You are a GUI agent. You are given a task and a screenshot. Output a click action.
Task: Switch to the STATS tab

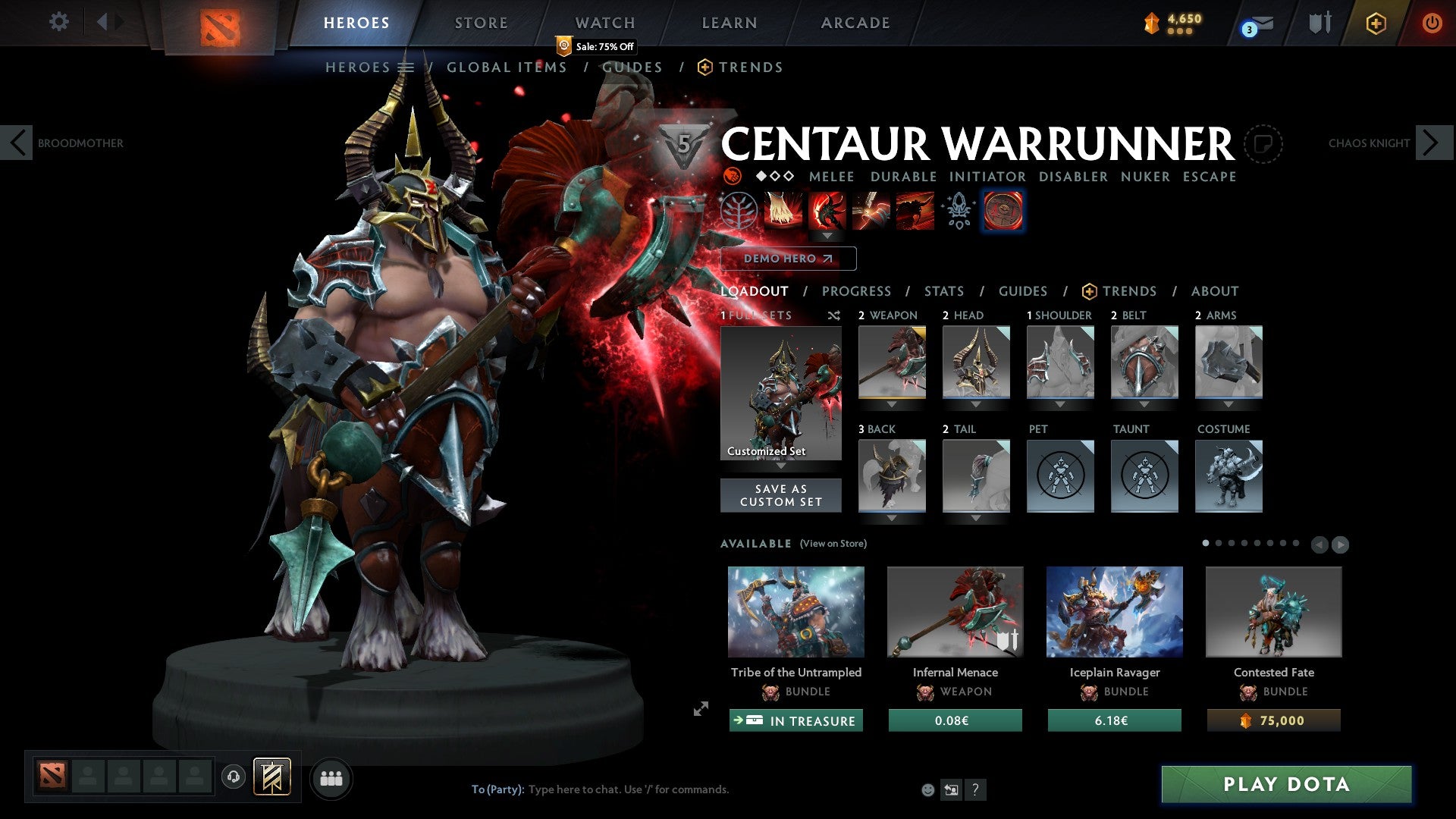[x=943, y=291]
